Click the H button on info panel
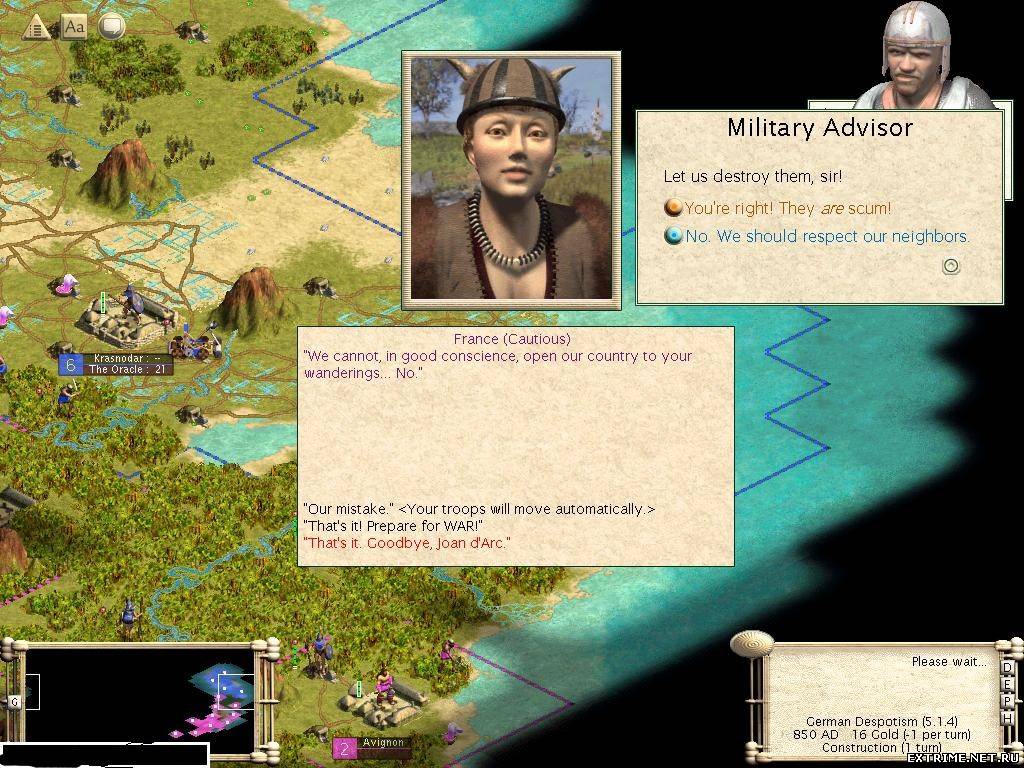The width and height of the screenshot is (1024, 768). tap(1007, 719)
